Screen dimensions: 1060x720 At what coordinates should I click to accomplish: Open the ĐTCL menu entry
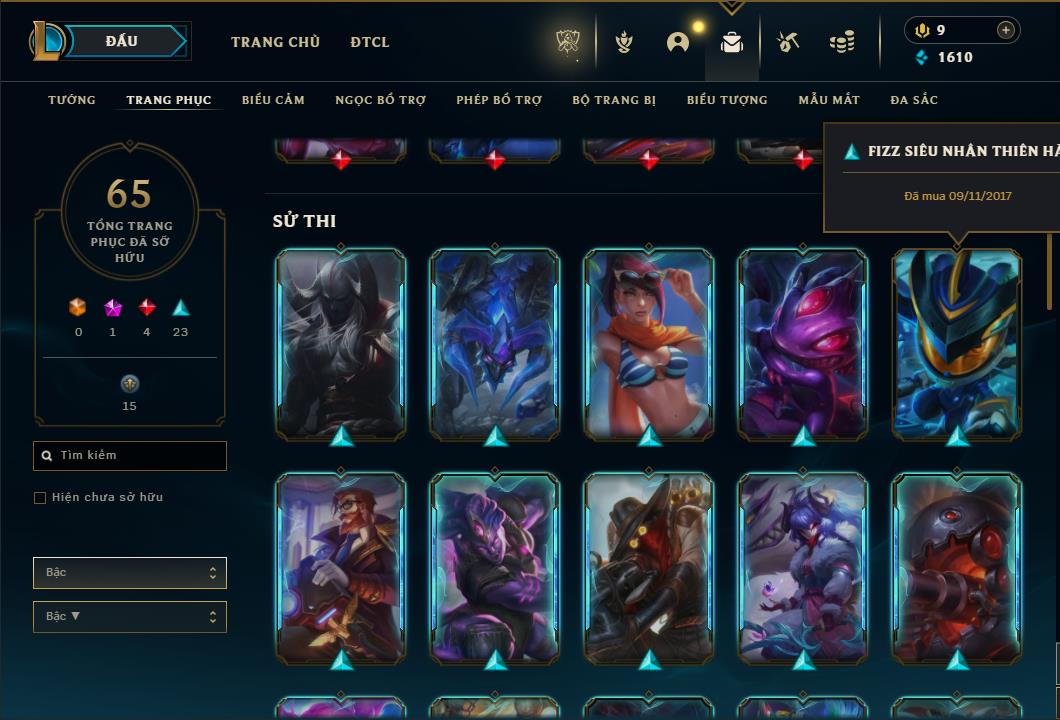370,42
